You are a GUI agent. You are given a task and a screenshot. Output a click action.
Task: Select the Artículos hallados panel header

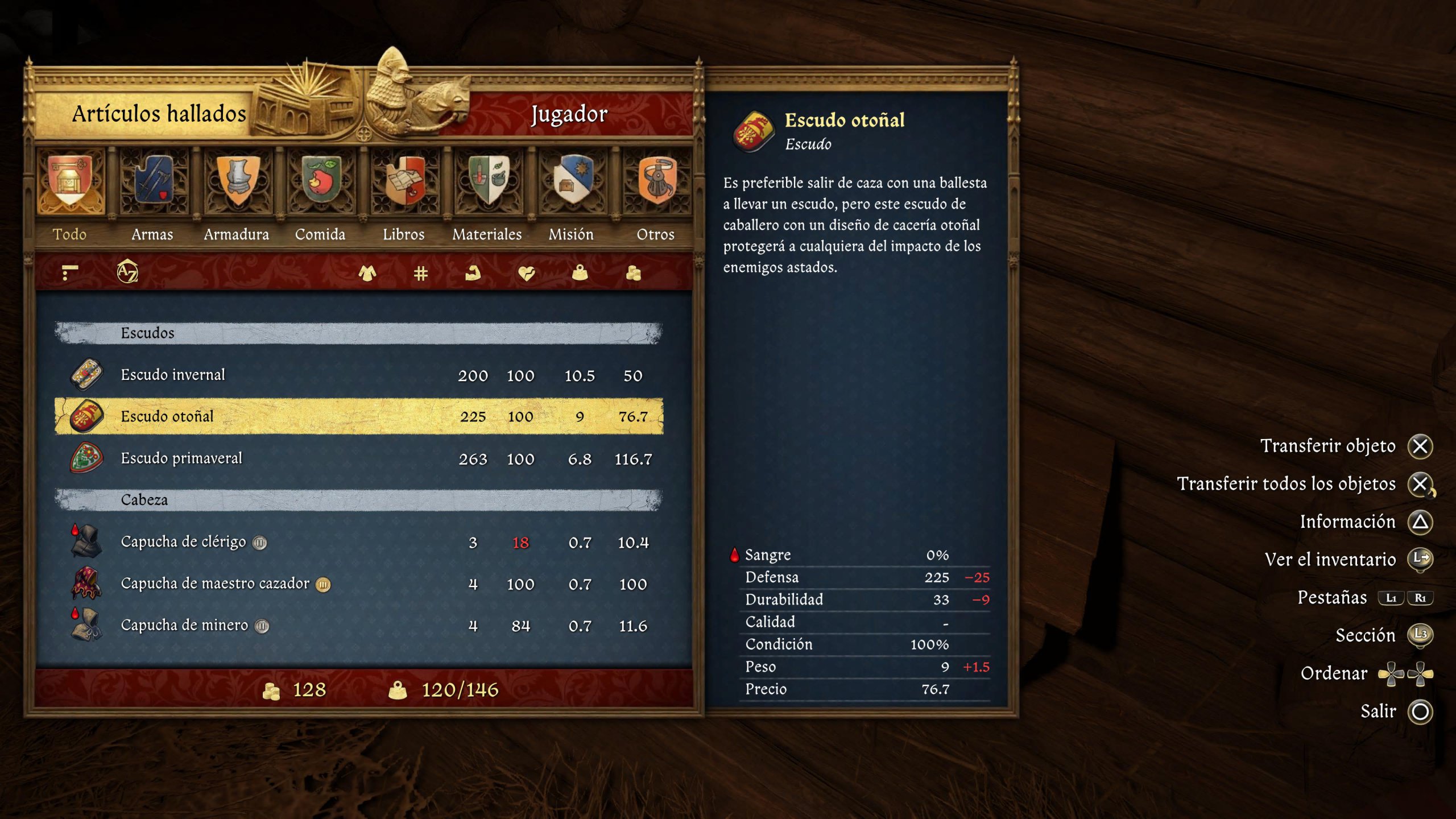159,114
